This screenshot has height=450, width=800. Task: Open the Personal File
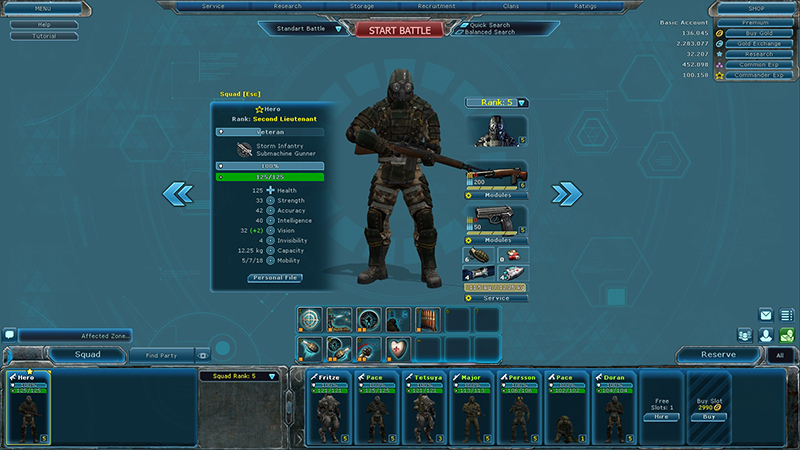[x=274, y=277]
